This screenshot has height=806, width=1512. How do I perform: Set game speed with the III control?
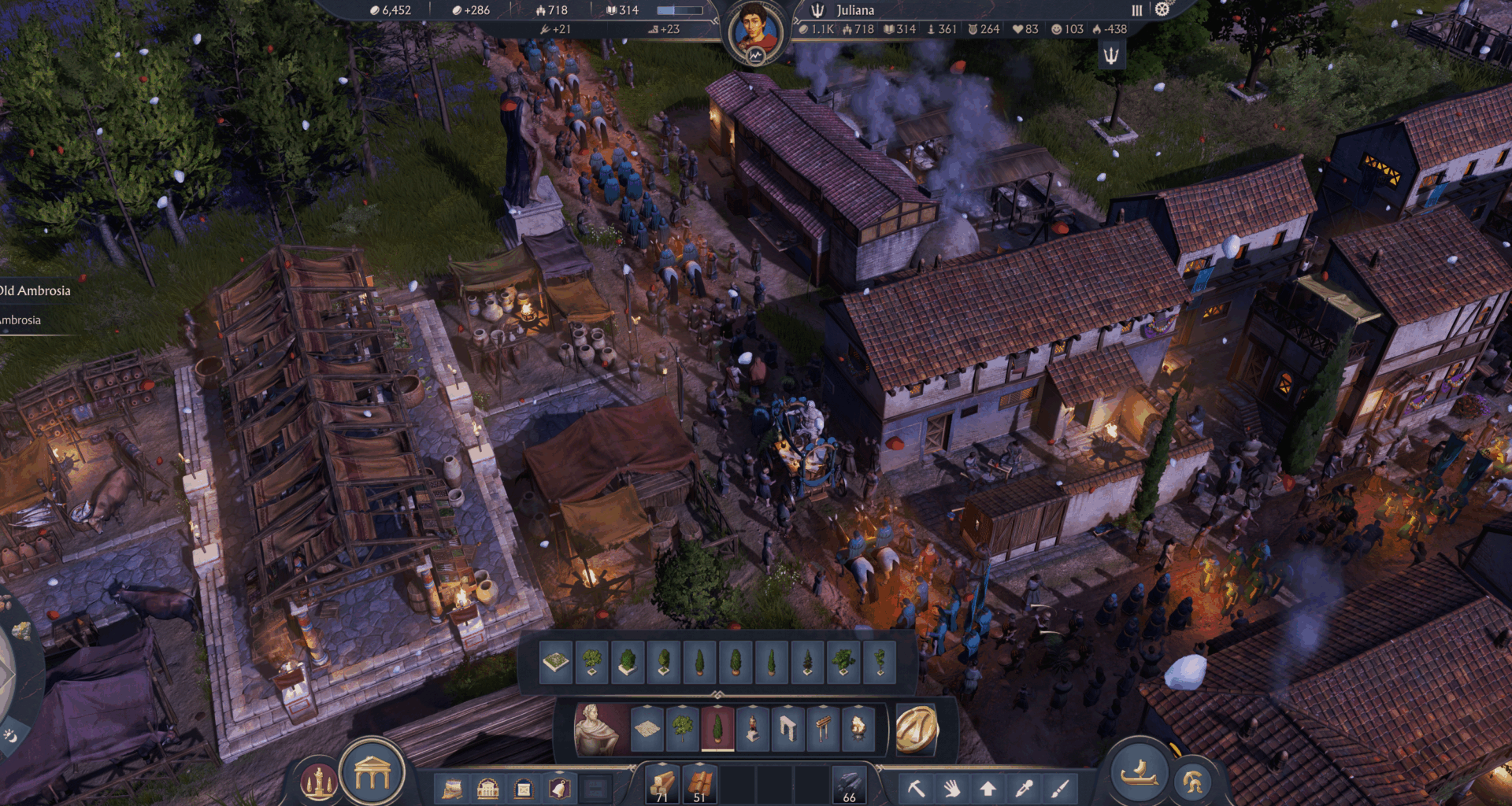point(1136,10)
